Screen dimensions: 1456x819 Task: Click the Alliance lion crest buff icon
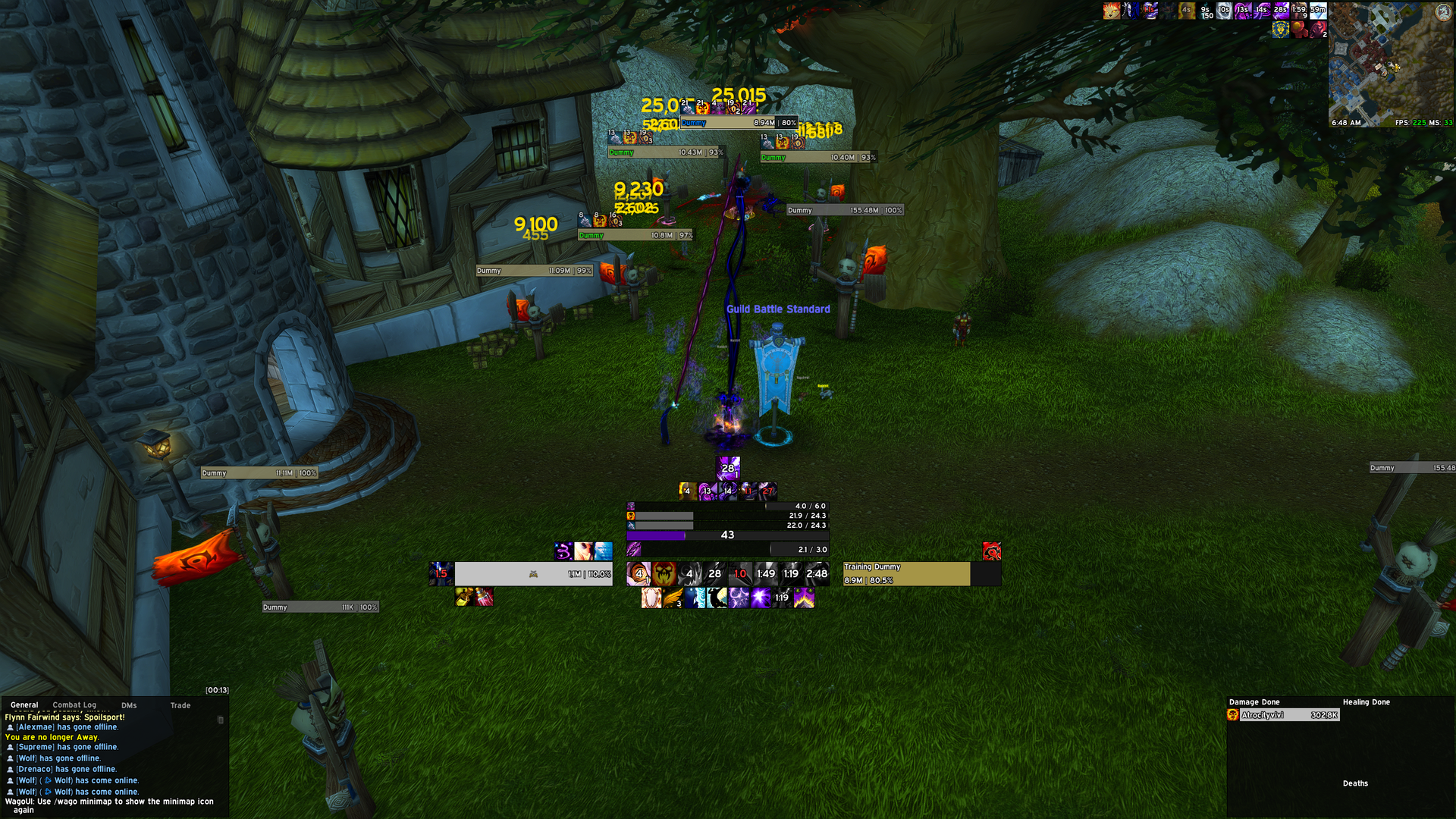point(1281,30)
